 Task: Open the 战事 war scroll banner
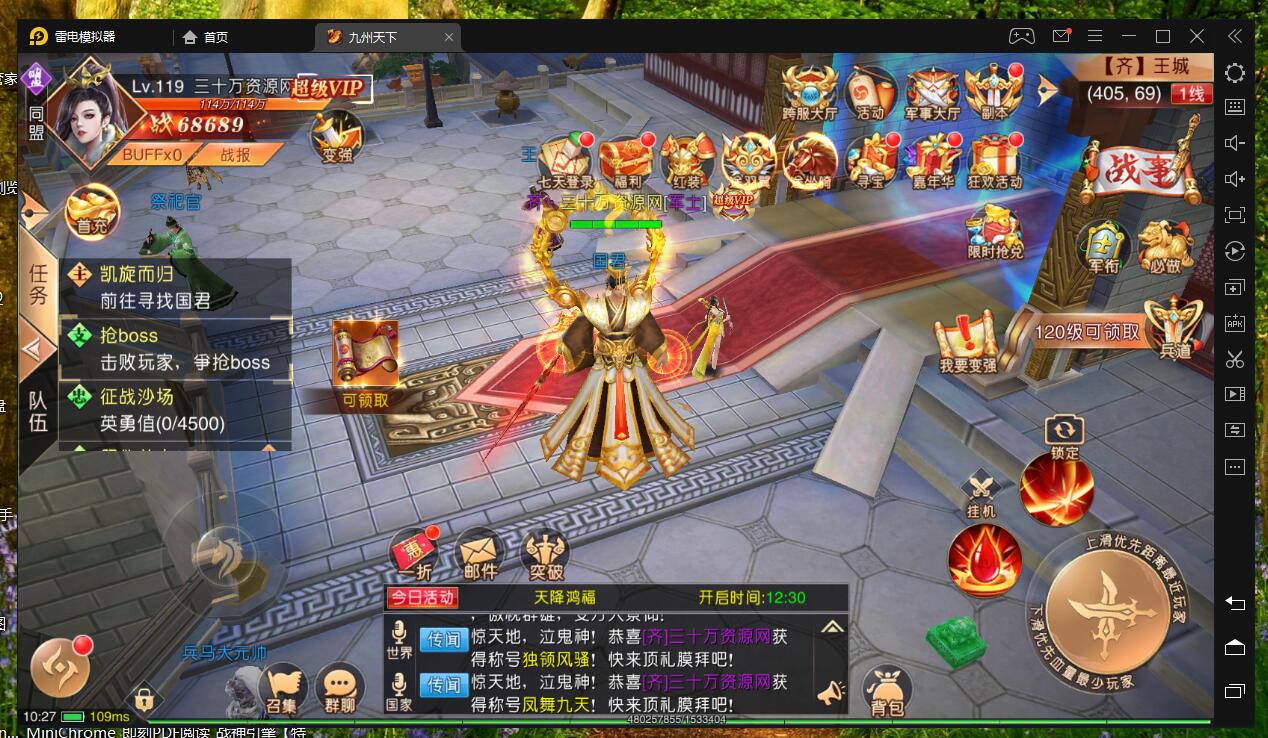coord(1143,172)
